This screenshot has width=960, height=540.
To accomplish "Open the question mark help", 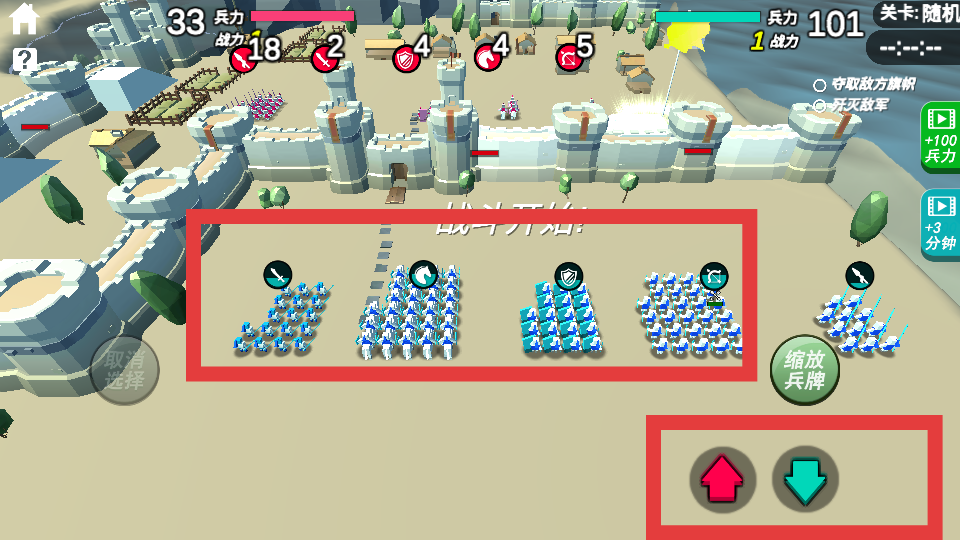I will 25,60.
